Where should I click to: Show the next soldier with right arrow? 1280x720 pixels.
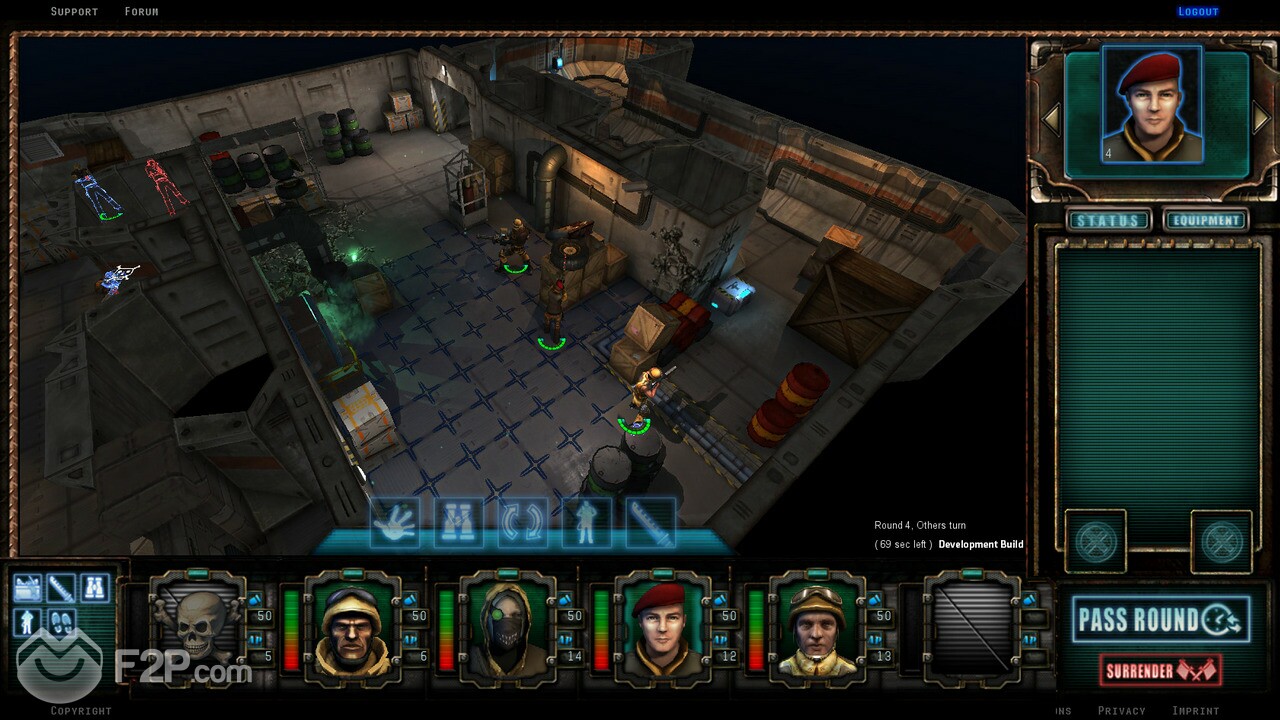[x=1262, y=119]
